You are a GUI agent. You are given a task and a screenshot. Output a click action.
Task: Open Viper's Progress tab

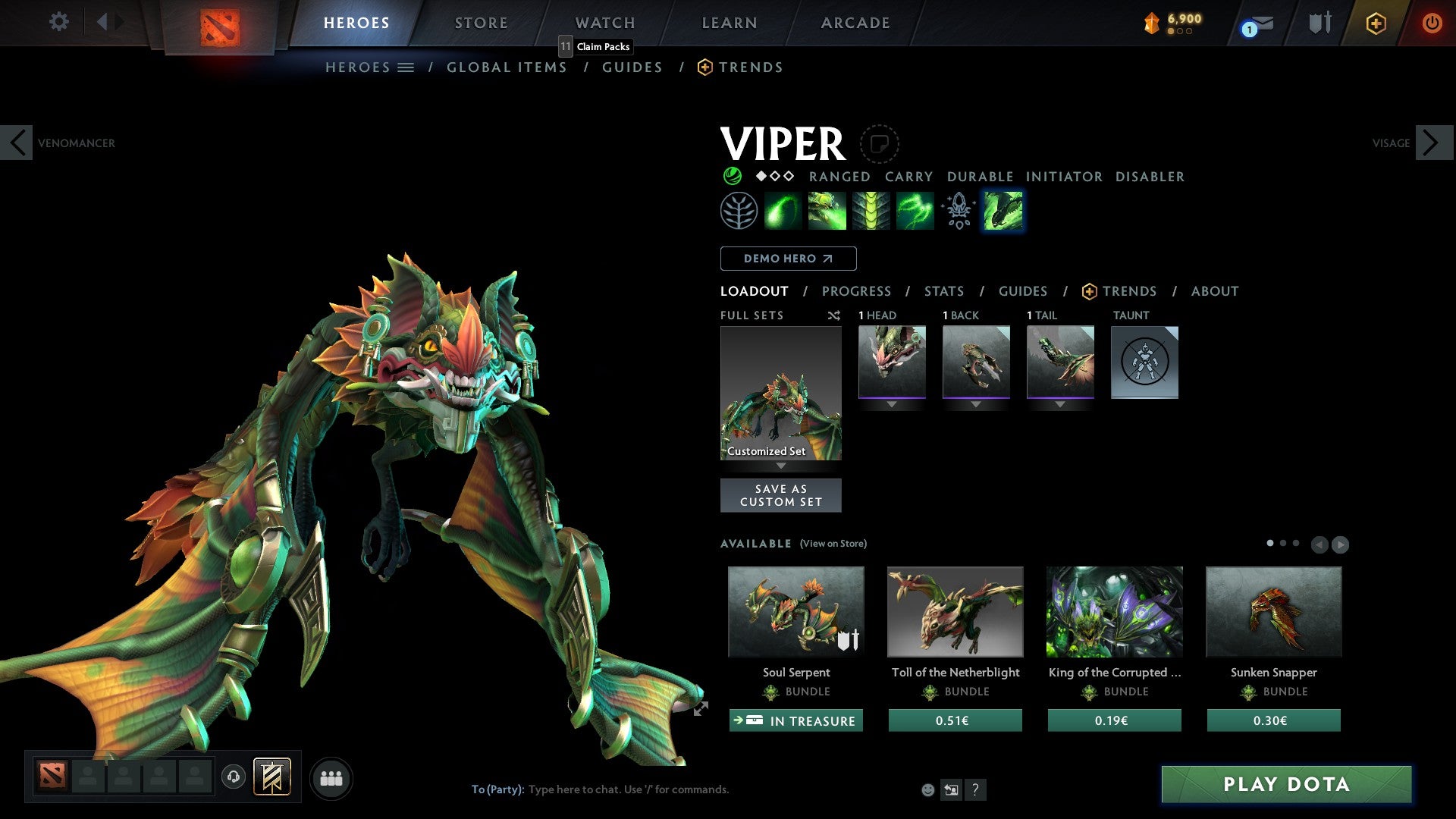pos(856,291)
